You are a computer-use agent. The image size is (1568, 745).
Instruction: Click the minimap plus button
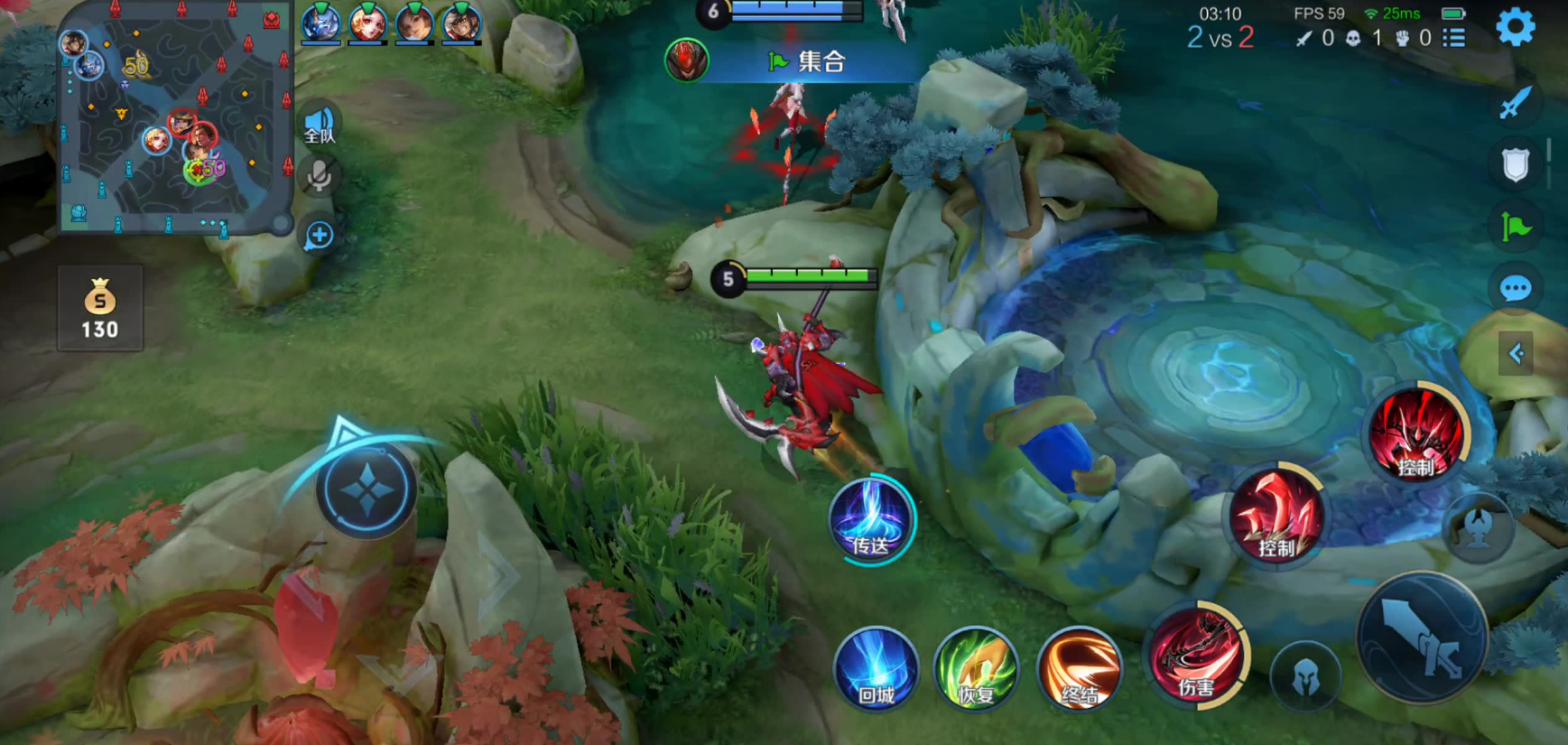319,237
